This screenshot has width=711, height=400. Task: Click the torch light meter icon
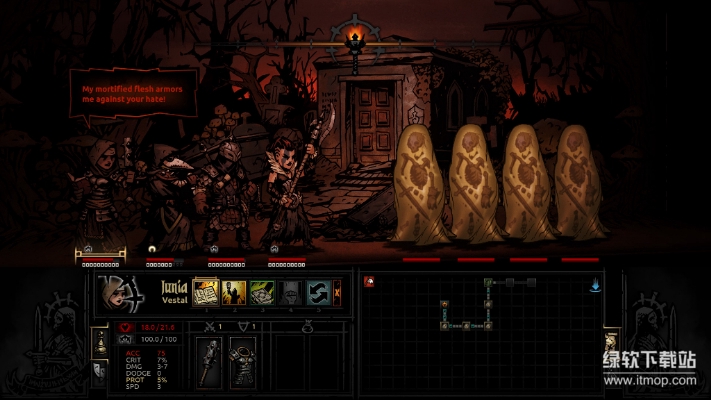351,40
